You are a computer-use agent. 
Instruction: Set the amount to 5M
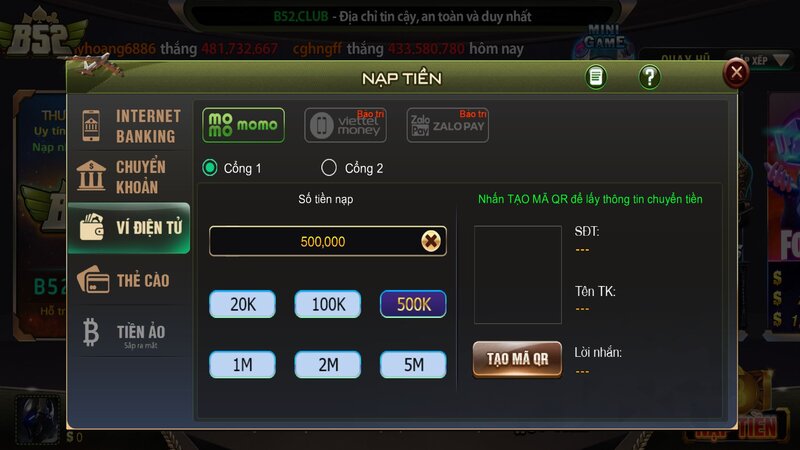(x=412, y=364)
